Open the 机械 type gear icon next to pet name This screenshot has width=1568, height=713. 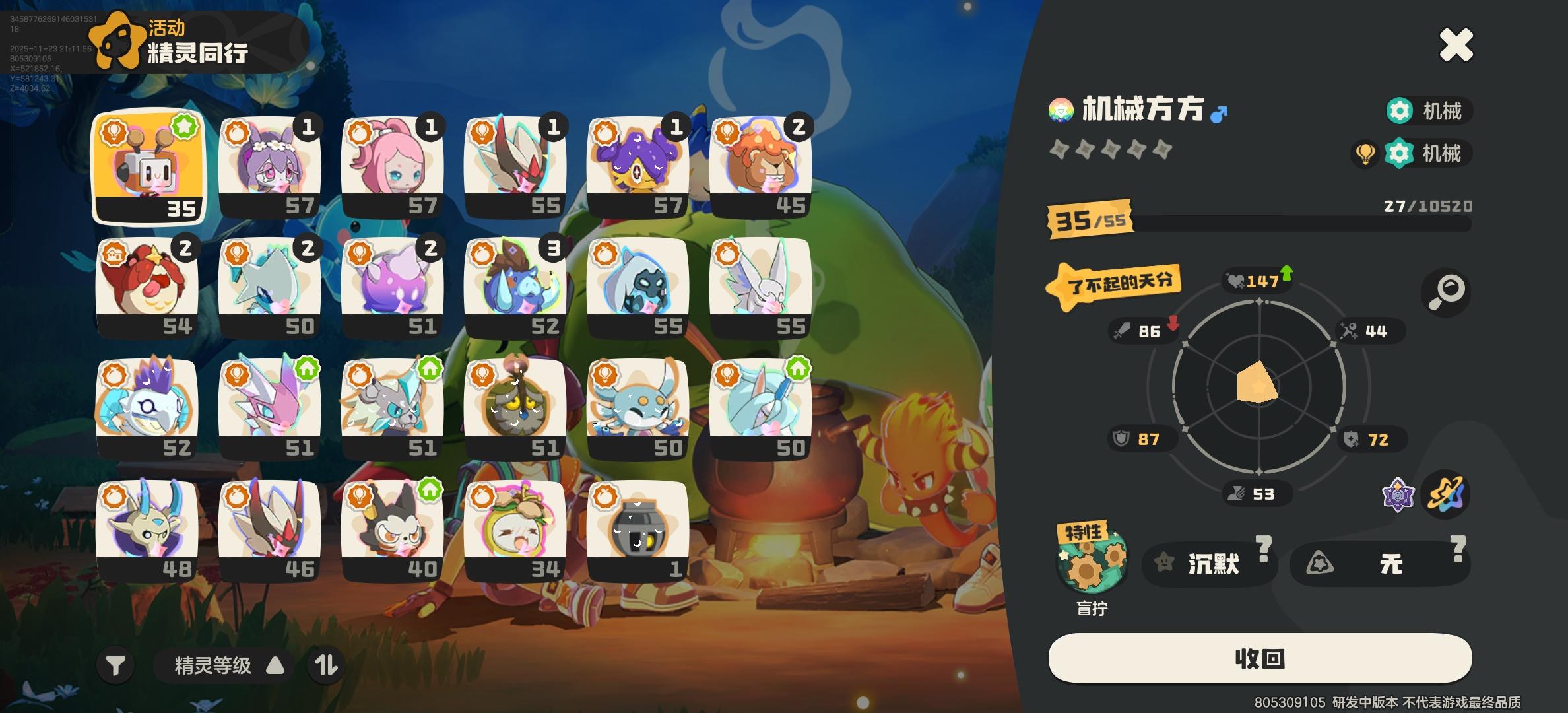coord(1400,111)
